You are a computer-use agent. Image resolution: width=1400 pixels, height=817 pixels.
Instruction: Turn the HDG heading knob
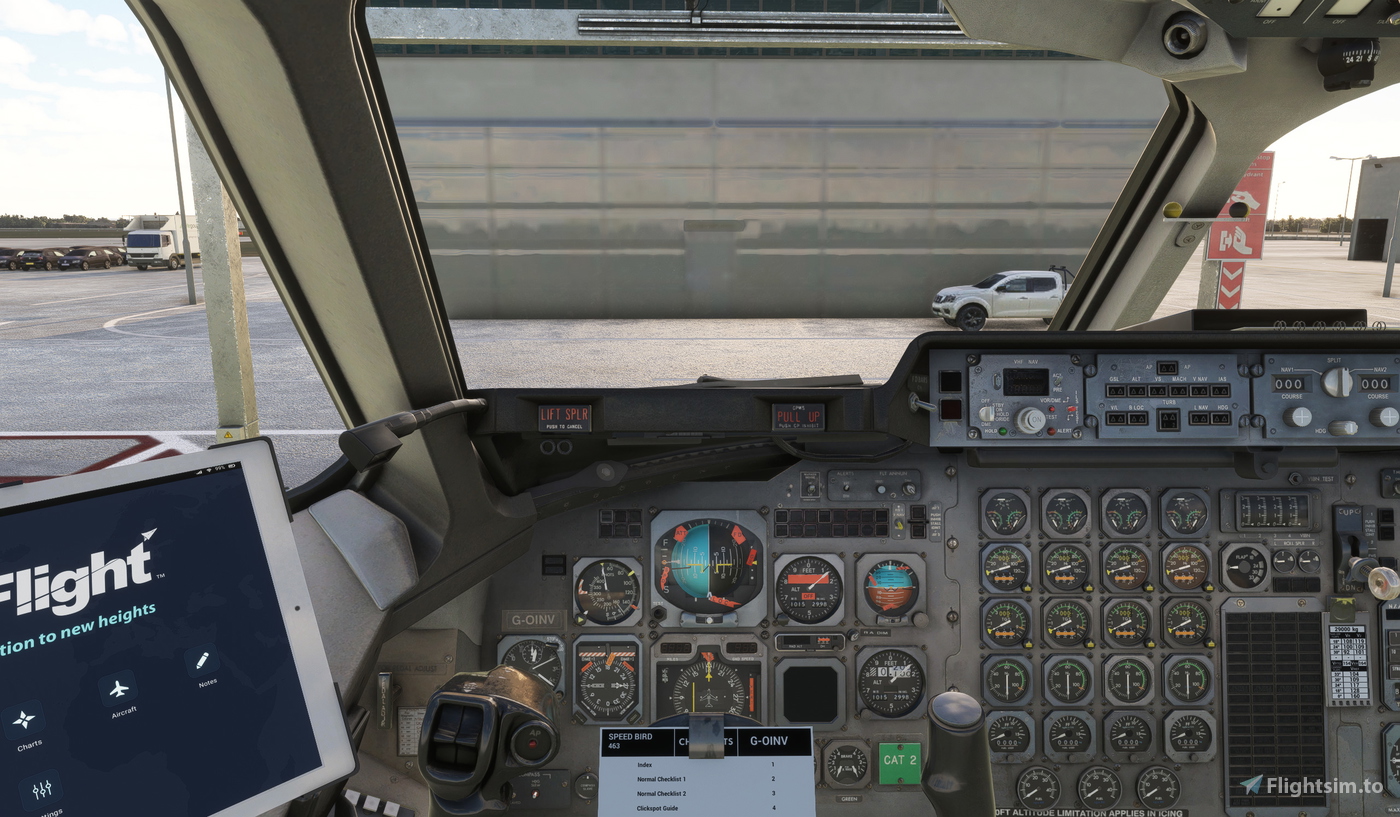pos(1342,426)
